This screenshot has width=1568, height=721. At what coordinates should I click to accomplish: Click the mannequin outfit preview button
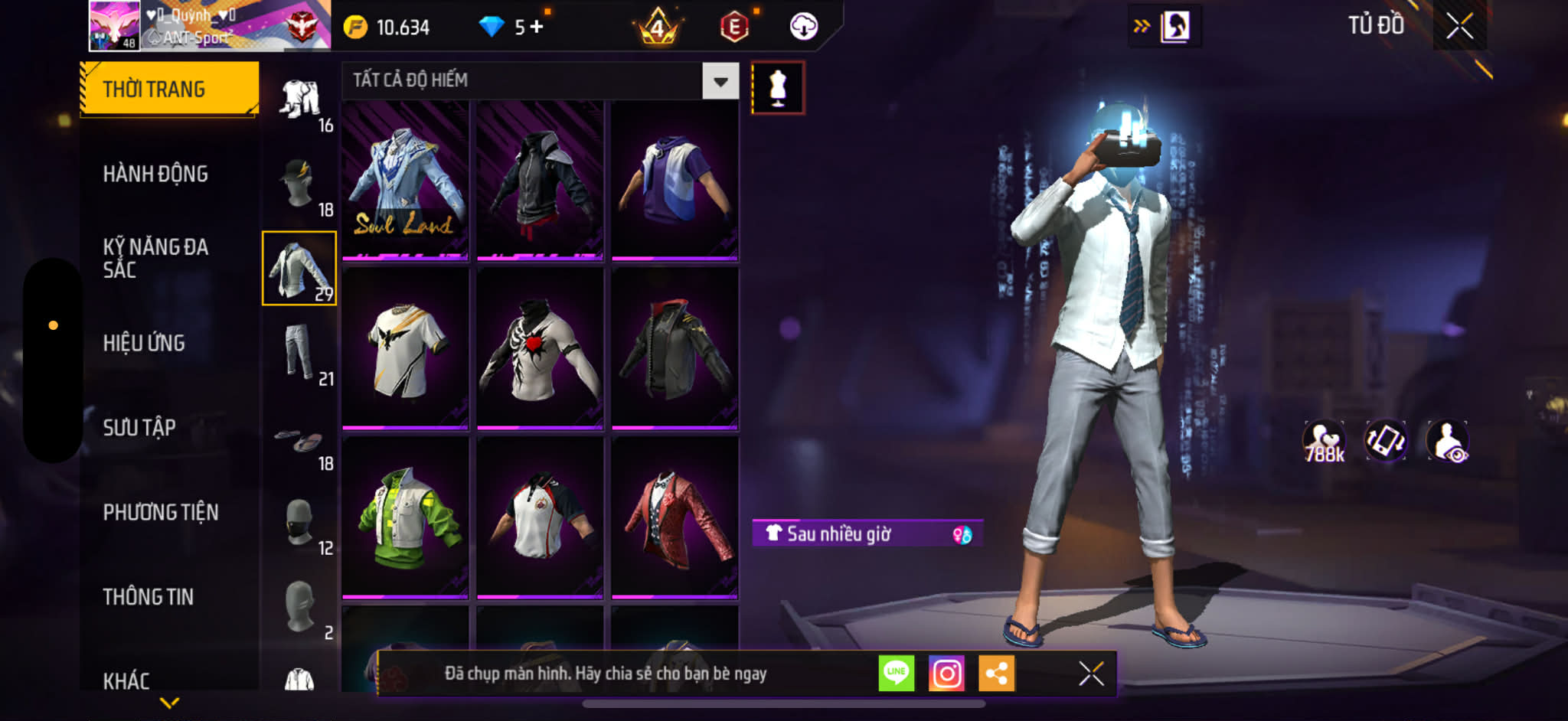tap(777, 88)
